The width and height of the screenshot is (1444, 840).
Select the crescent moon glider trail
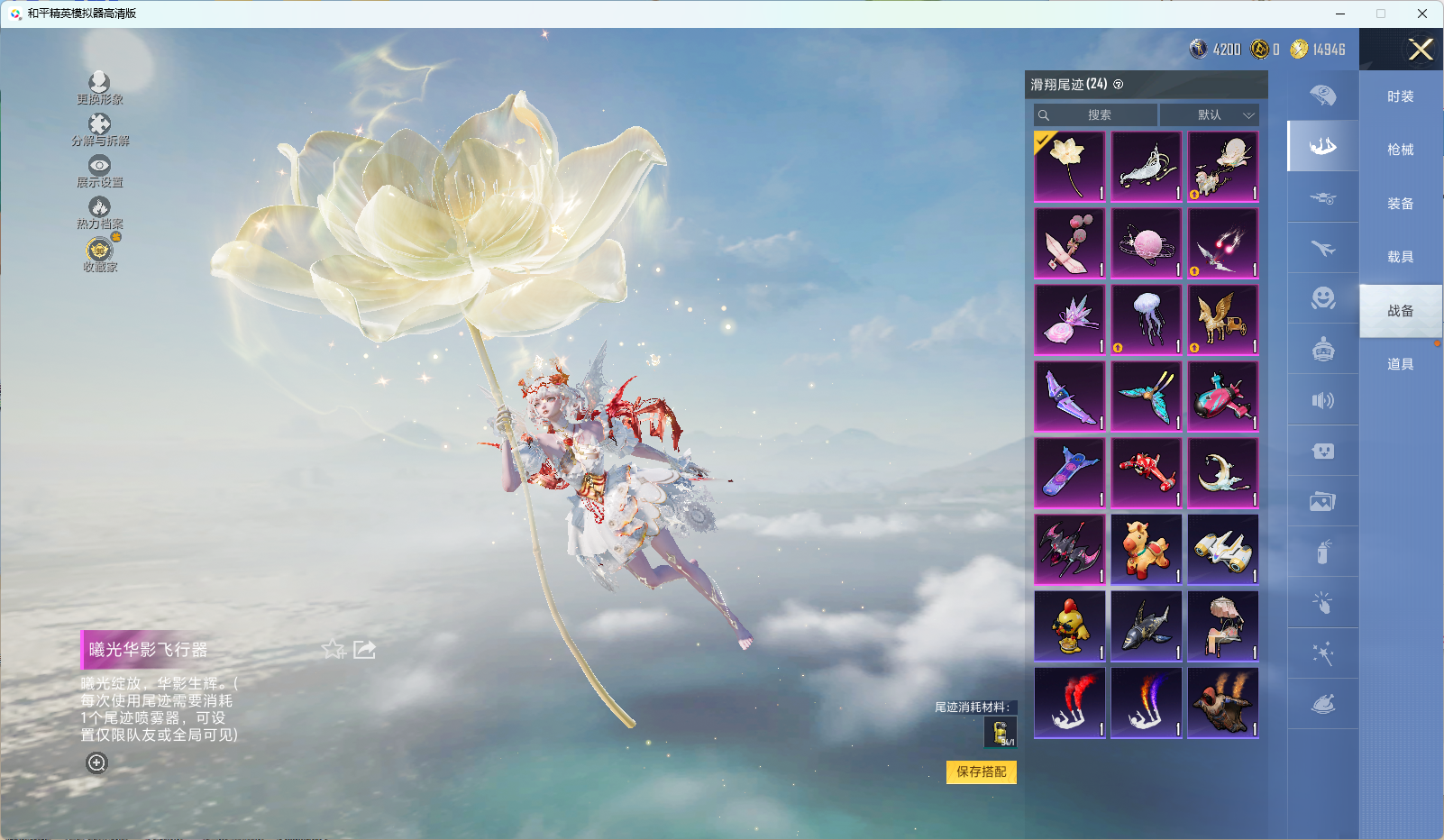1223,473
